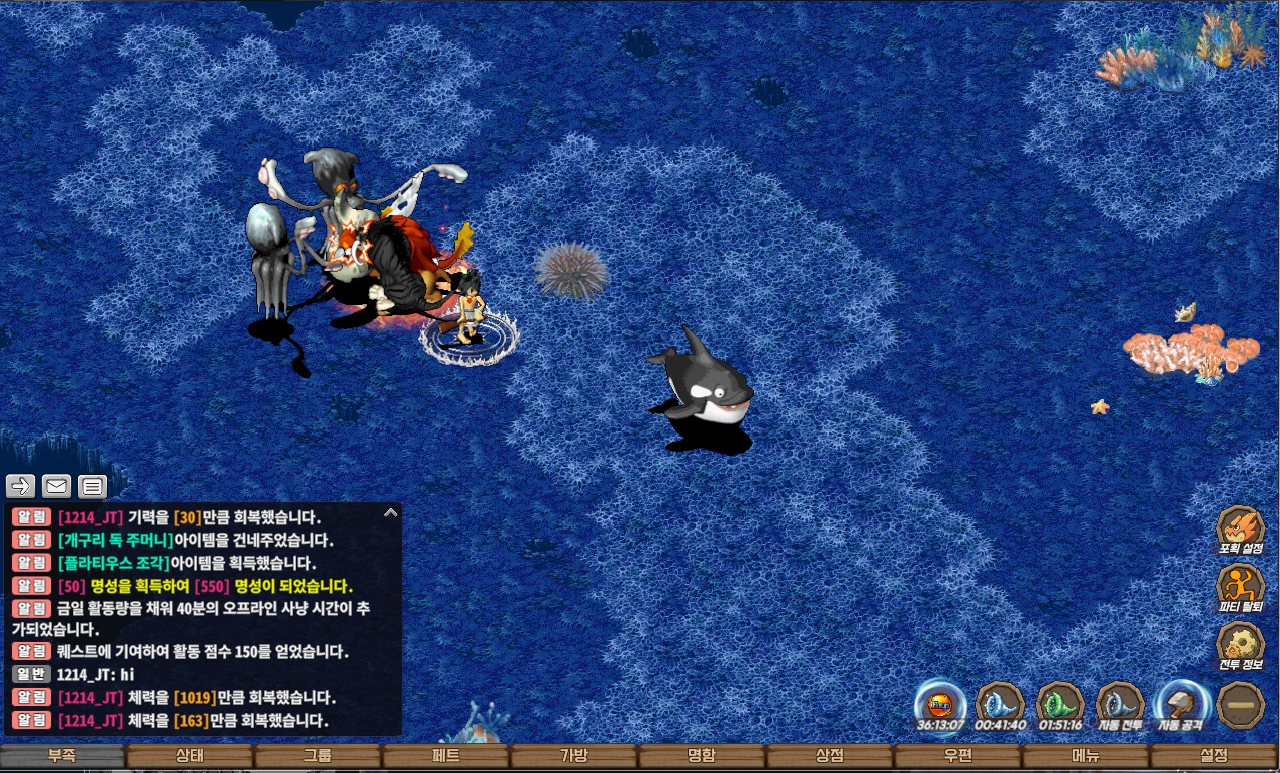Open the 상태 status menu

(190, 756)
